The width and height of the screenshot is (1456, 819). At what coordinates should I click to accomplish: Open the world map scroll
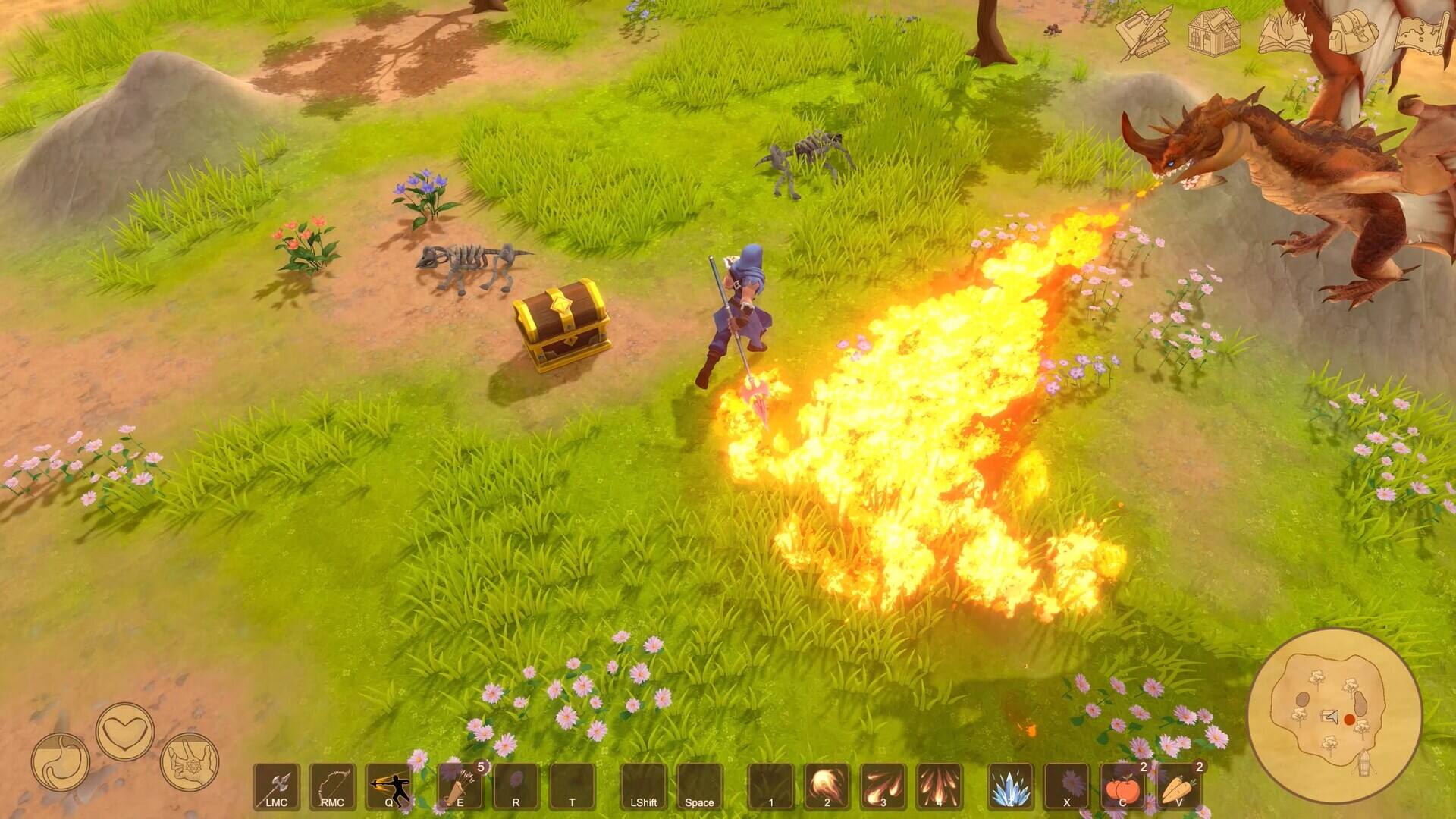click(x=1423, y=32)
